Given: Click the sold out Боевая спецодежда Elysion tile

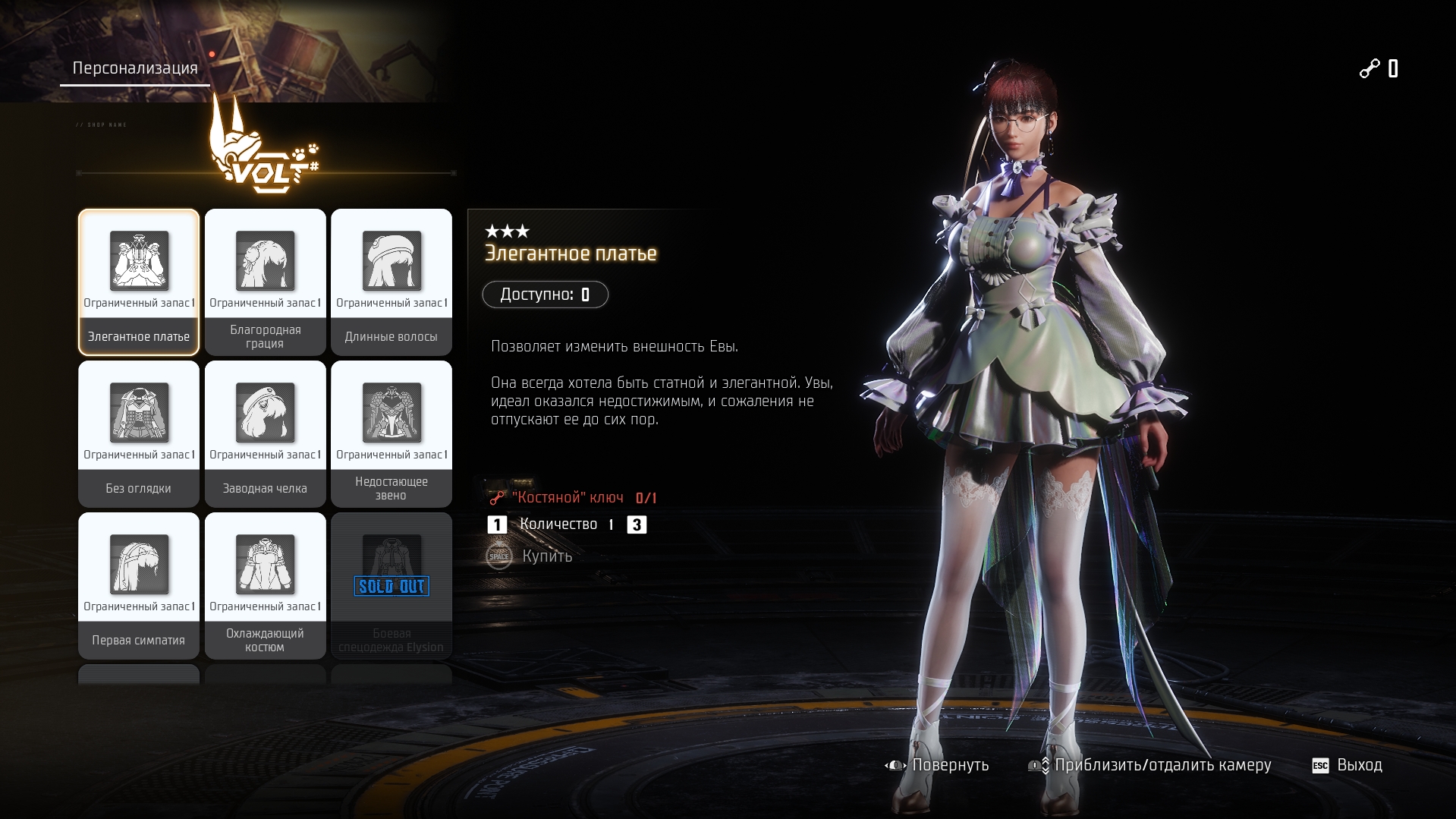Looking at the screenshot, I should point(392,585).
